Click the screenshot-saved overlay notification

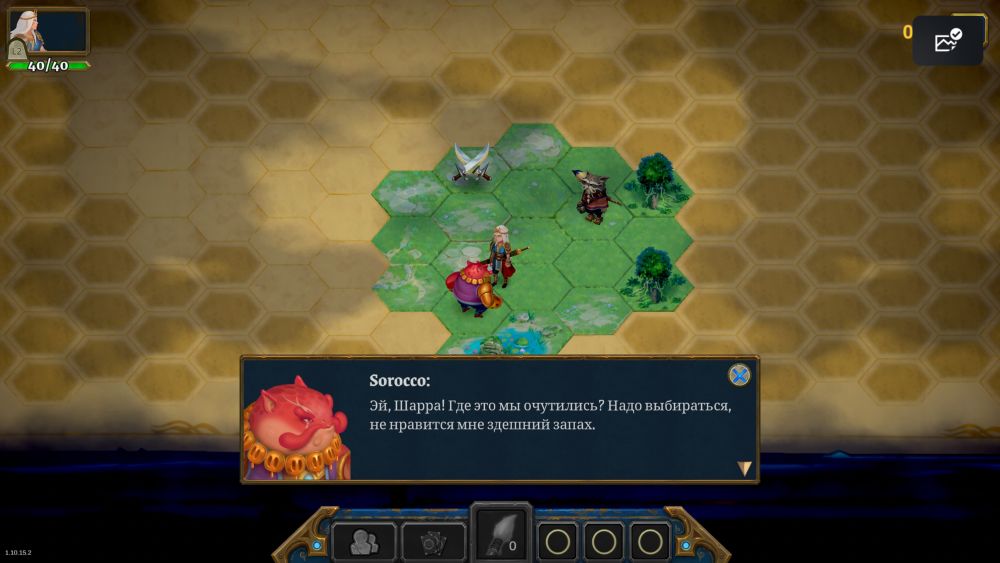tap(946, 41)
